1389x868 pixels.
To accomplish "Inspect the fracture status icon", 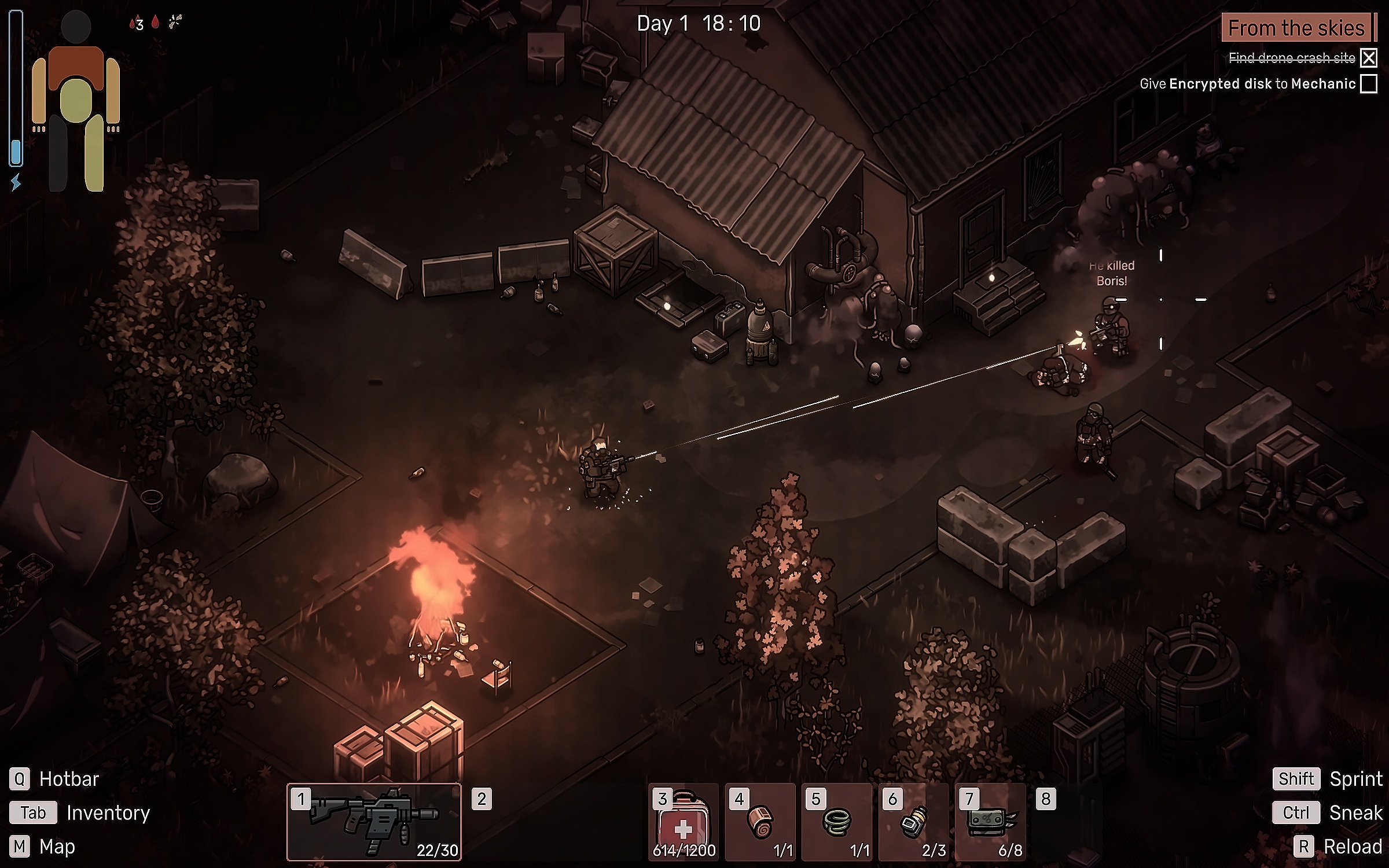I will pyautogui.click(x=175, y=23).
